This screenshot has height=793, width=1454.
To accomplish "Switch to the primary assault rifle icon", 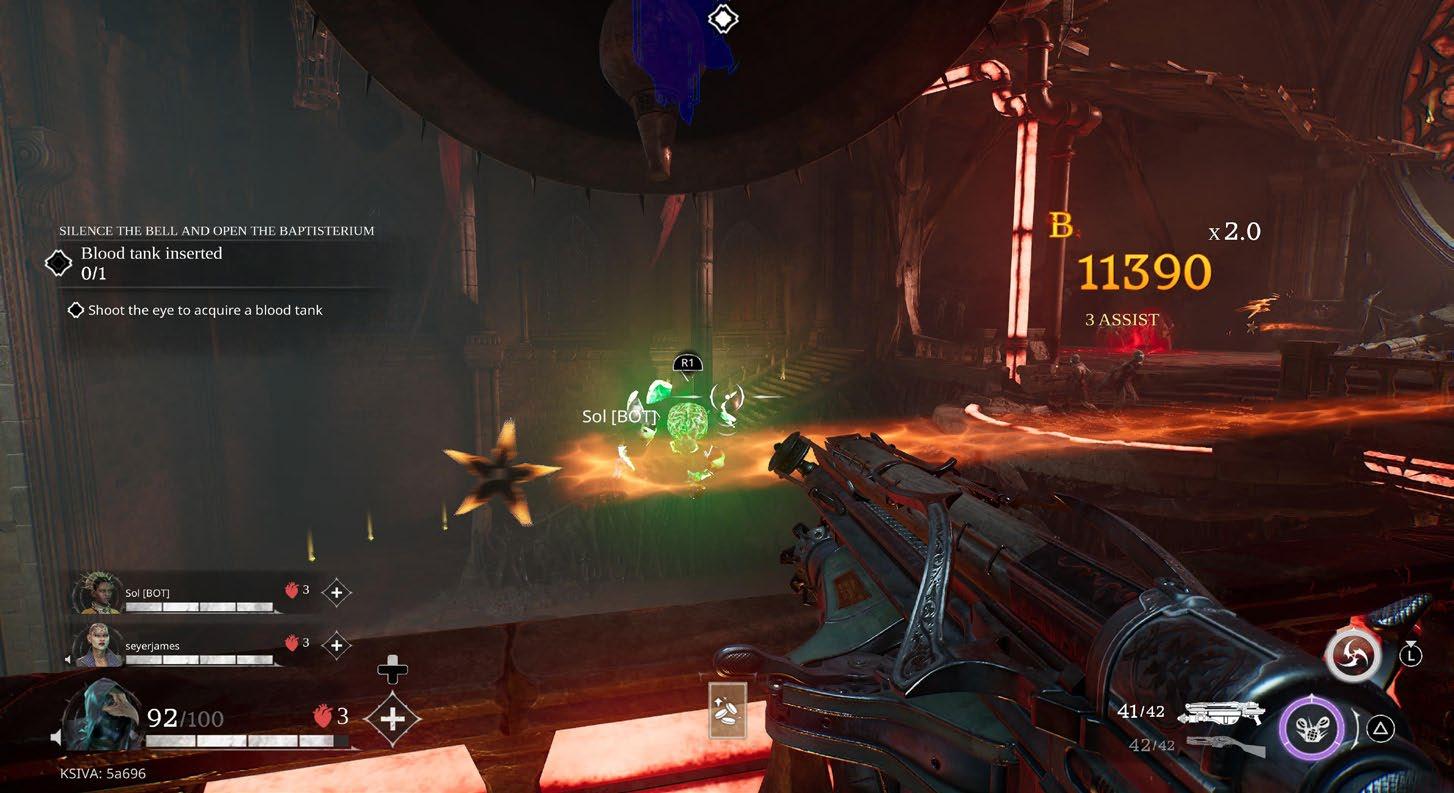I will click(1222, 713).
